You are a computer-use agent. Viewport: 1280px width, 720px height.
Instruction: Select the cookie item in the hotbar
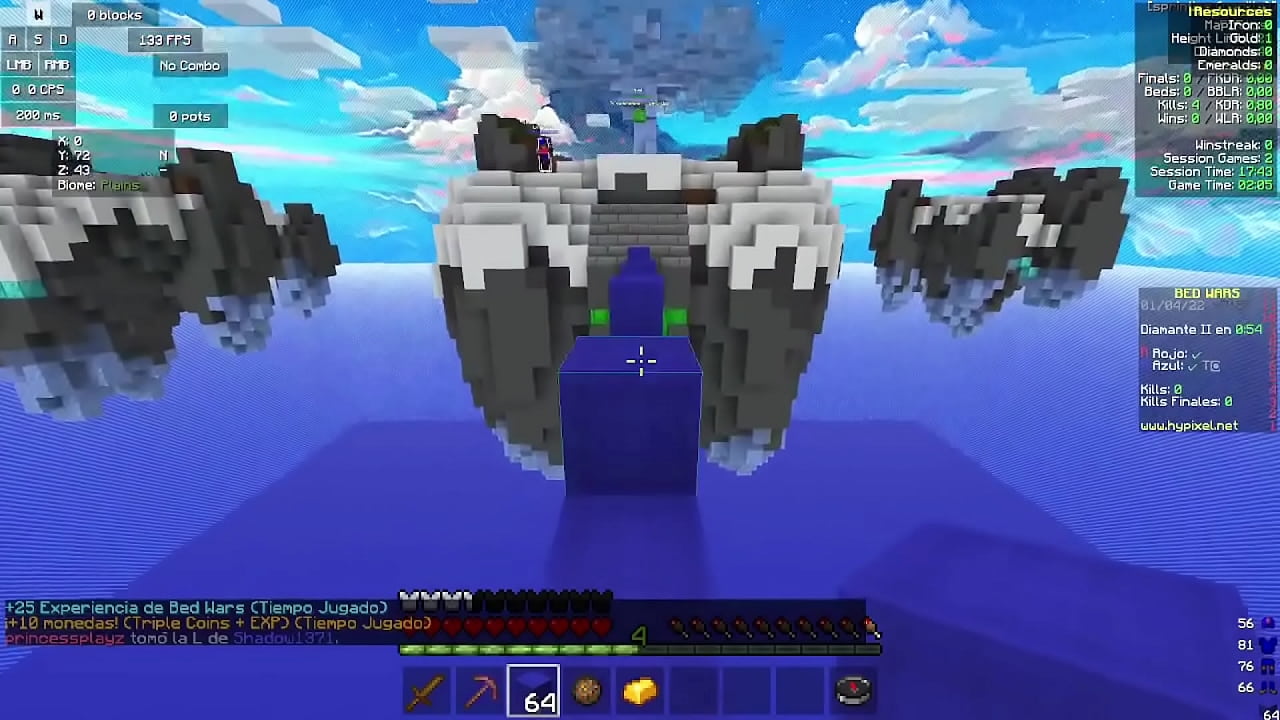pos(587,690)
